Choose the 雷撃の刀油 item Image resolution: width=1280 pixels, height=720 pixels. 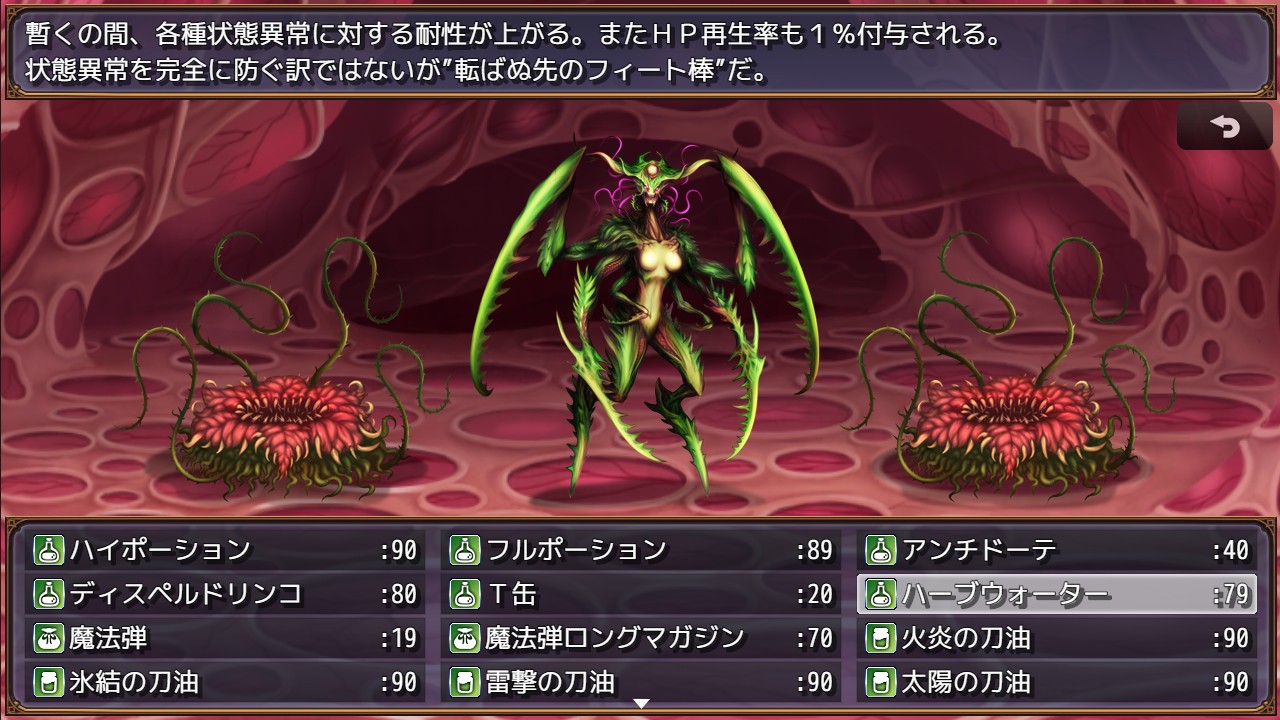tap(641, 682)
